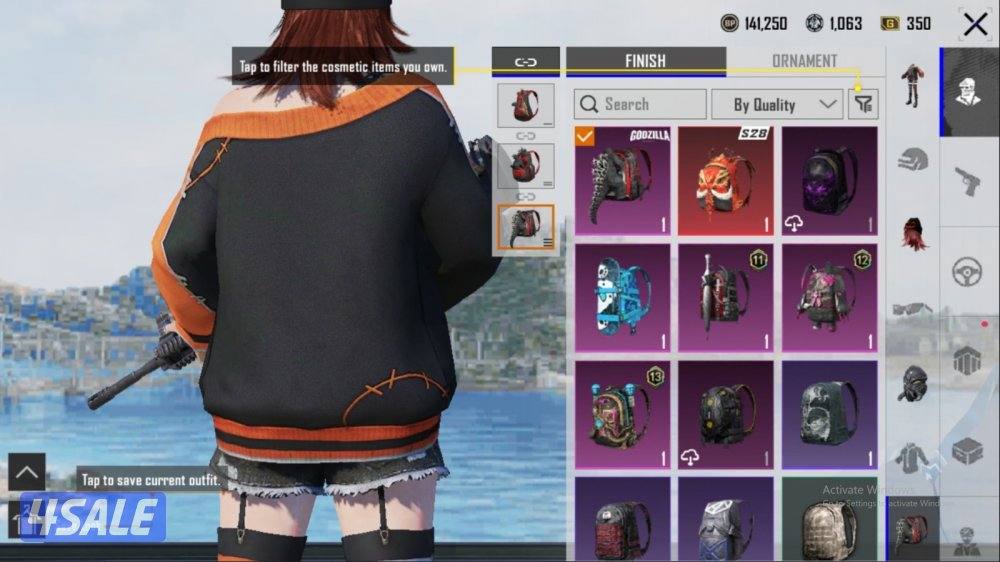Screen dimensions: 1000x562
Task: Open the vehicle steering wheel category
Action: 966,271
